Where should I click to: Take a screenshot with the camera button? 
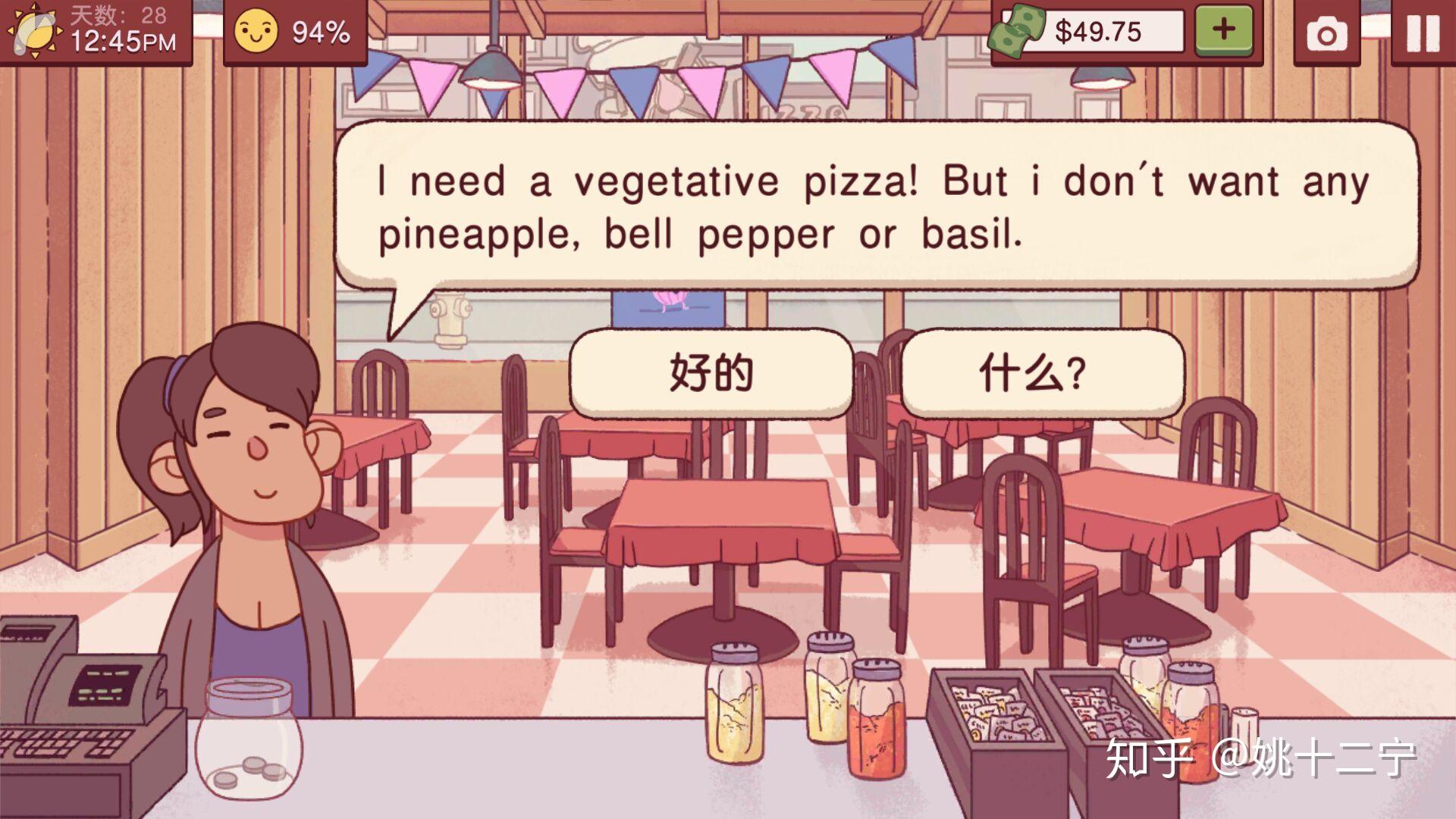point(1326,33)
